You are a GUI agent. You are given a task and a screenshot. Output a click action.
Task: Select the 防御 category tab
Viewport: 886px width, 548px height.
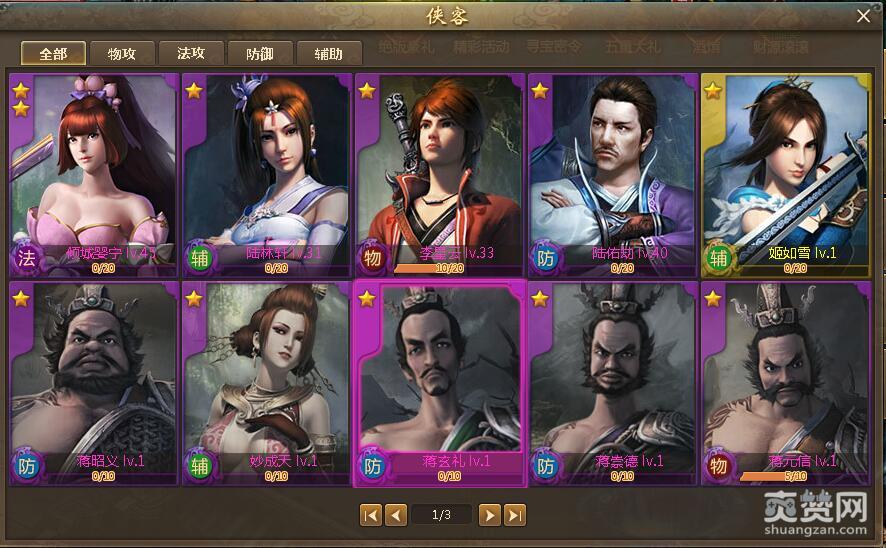260,54
